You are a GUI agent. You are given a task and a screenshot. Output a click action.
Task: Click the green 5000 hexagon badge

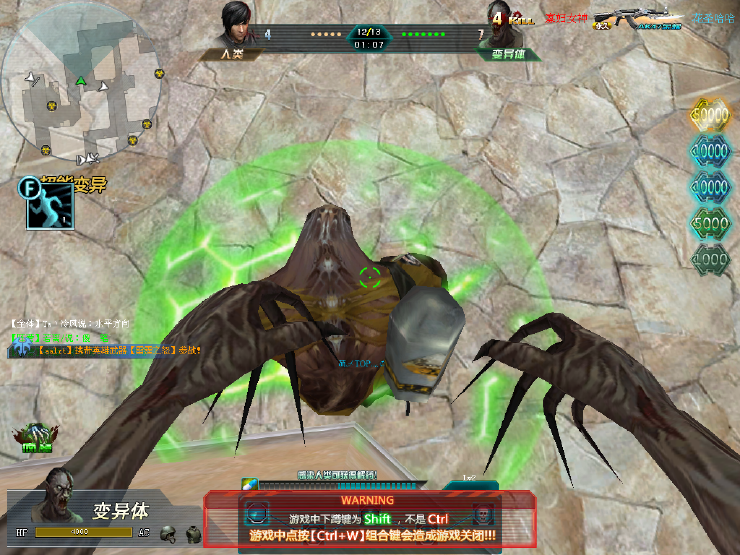711,222
